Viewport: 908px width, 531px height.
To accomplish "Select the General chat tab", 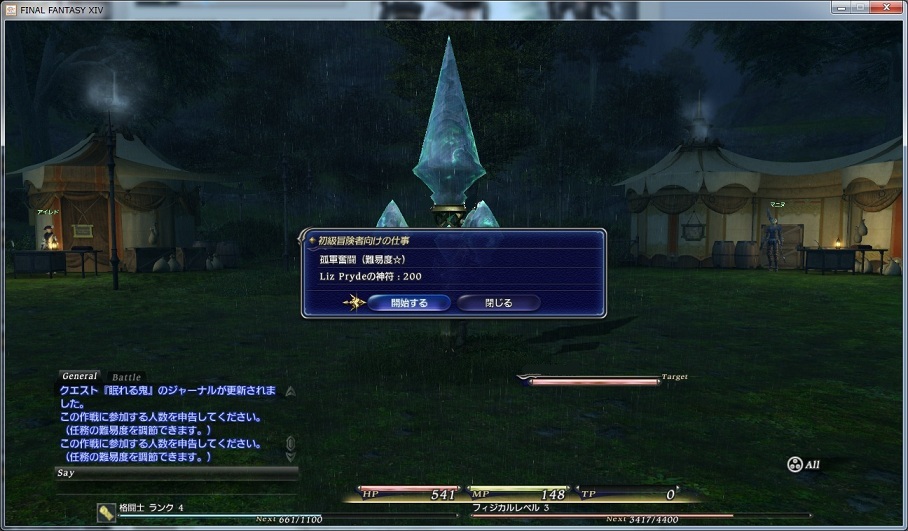I will (80, 377).
